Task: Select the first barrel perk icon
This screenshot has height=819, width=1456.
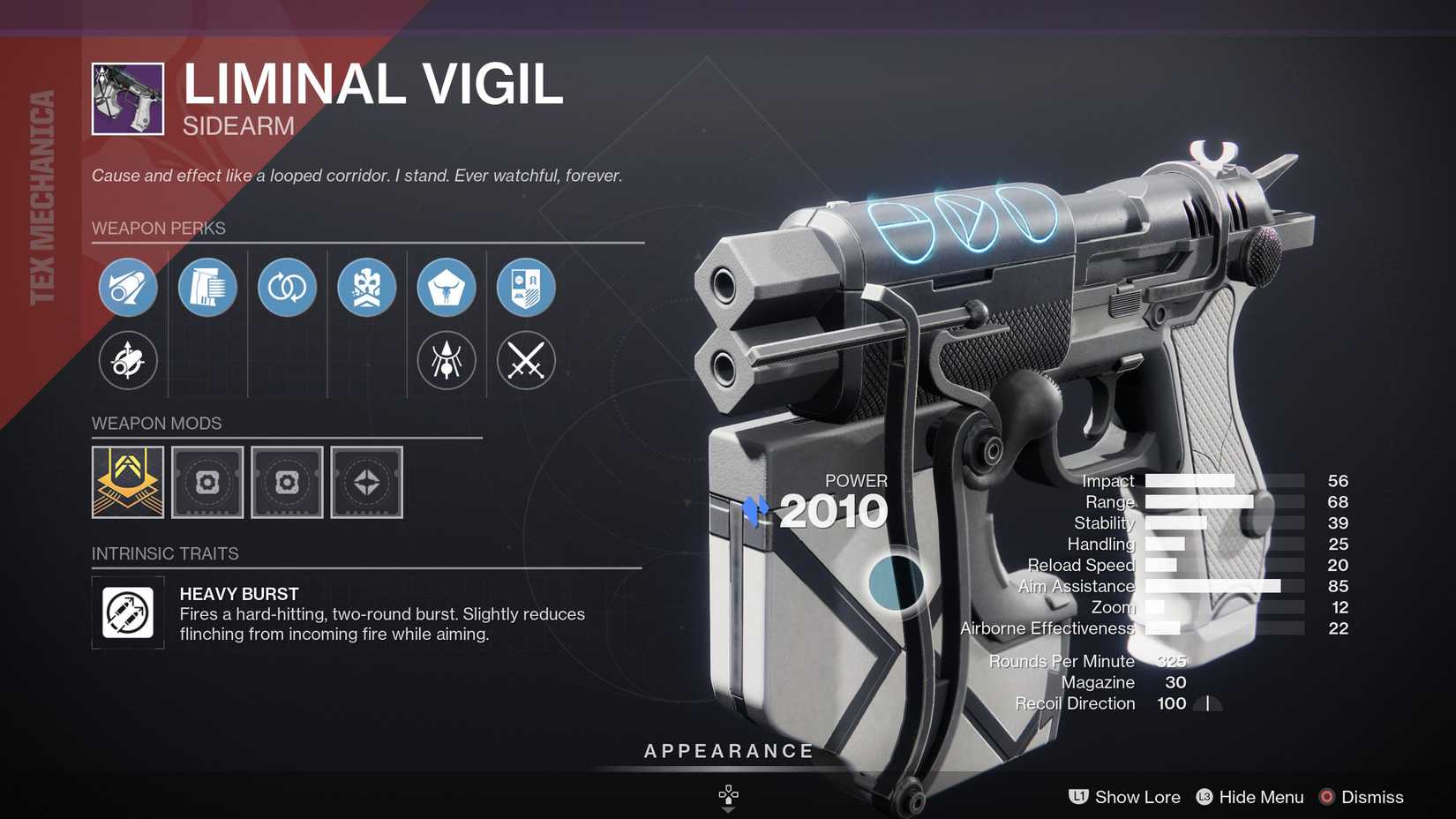Action: (127, 288)
